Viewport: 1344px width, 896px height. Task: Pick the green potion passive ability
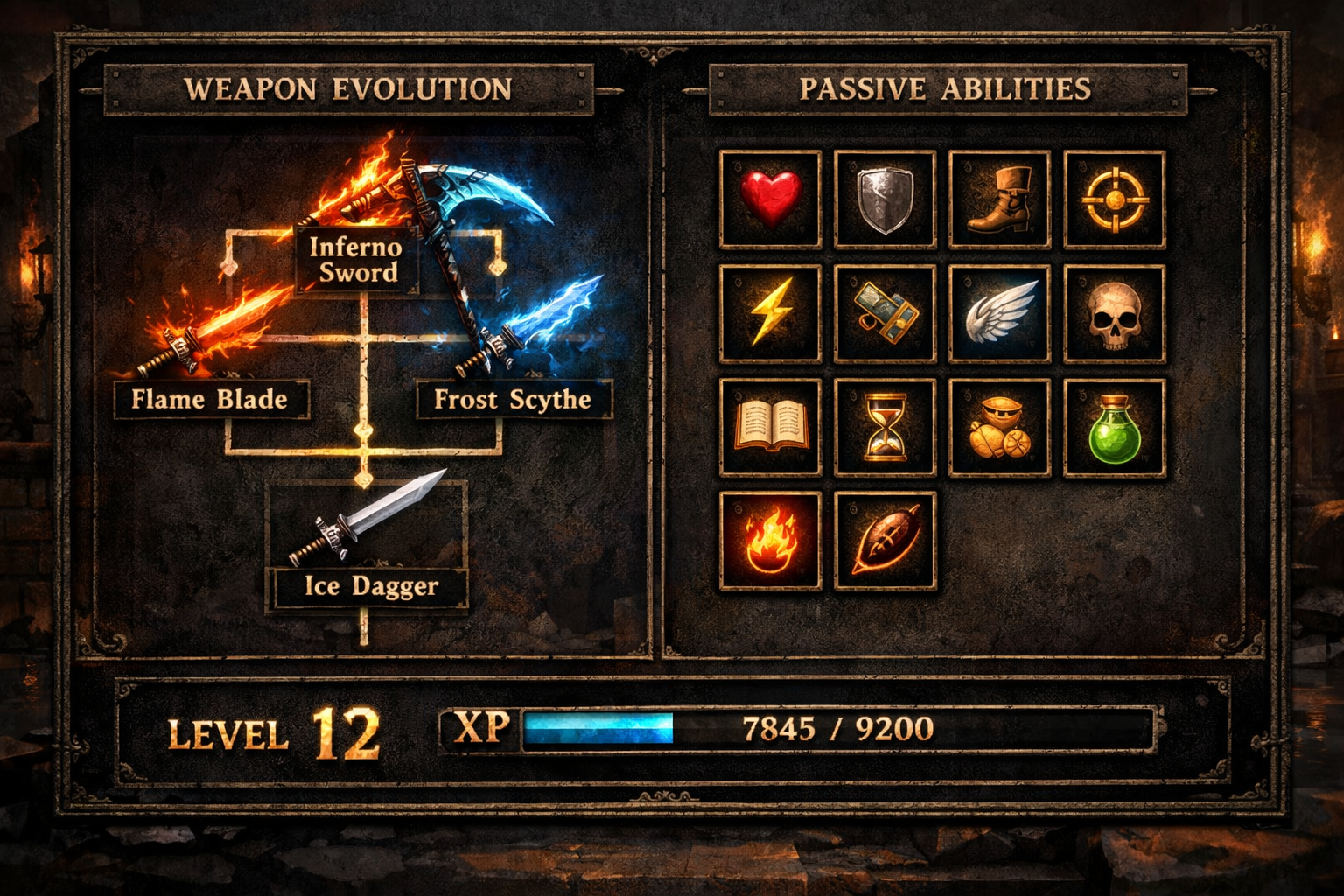coord(1116,428)
